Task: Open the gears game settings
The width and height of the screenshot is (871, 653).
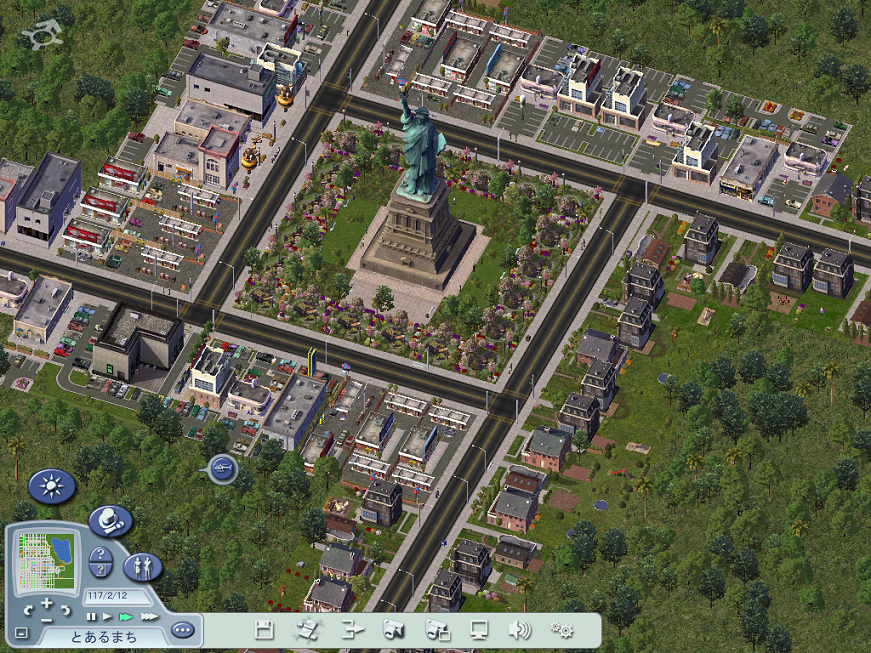Action: point(562,630)
